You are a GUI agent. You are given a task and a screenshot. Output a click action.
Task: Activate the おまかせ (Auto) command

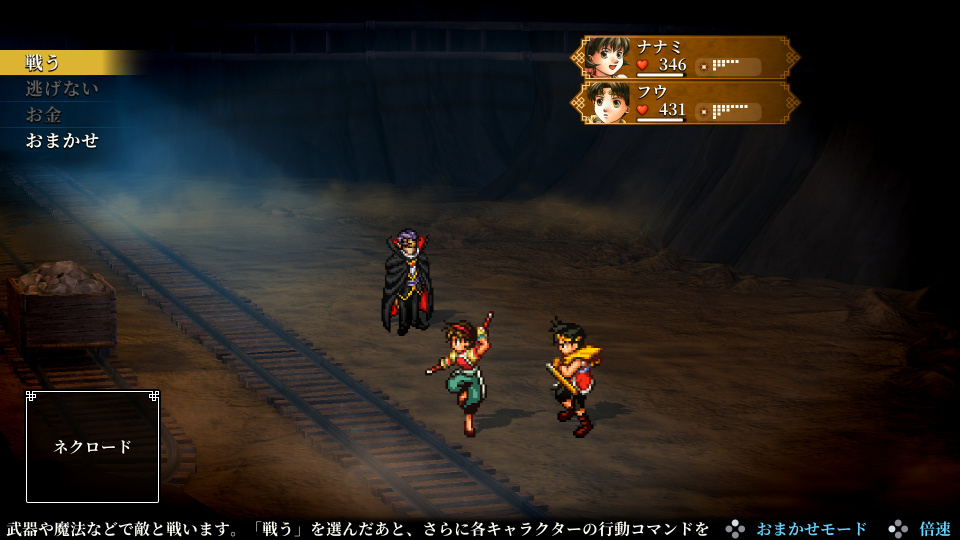pos(62,141)
